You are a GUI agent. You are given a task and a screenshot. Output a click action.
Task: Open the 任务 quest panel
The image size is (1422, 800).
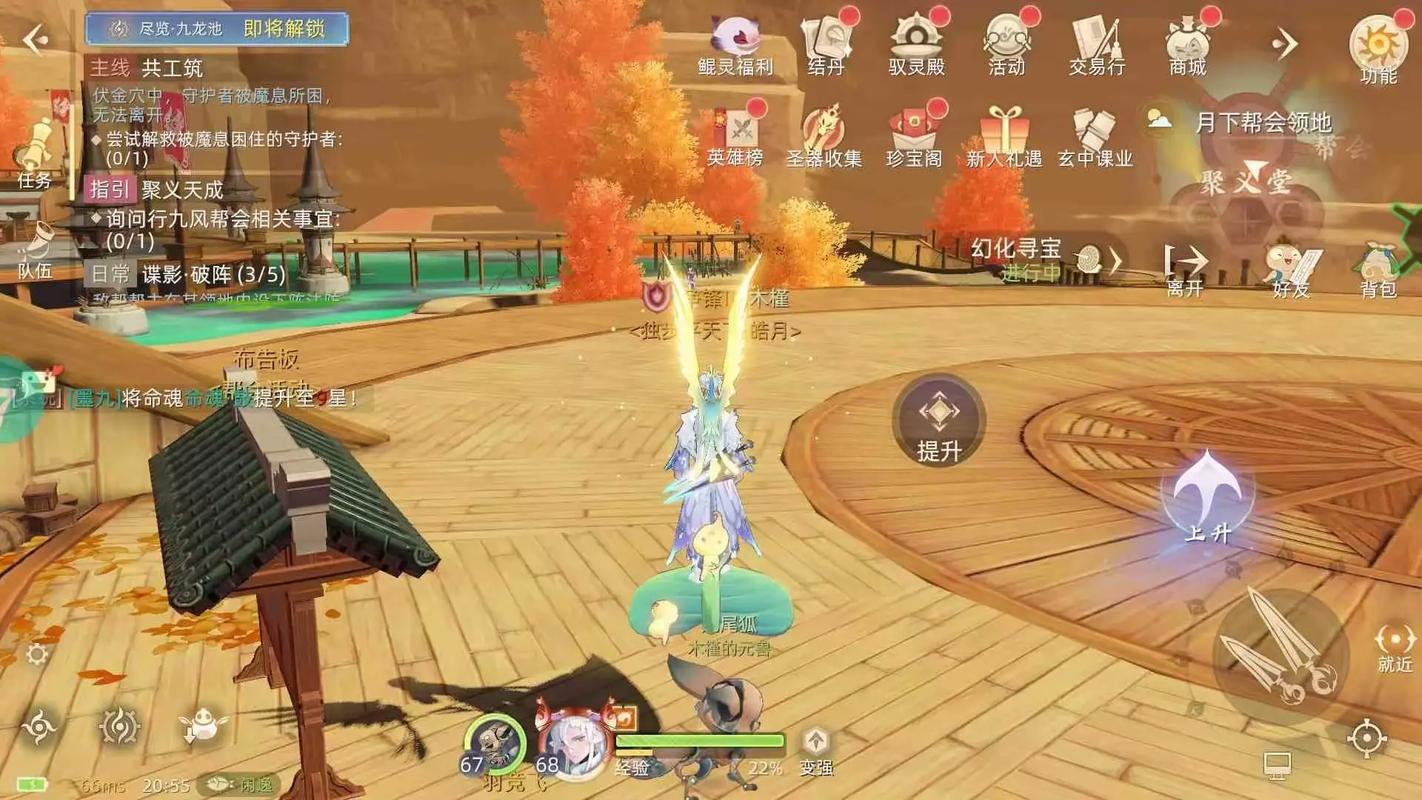(36, 155)
